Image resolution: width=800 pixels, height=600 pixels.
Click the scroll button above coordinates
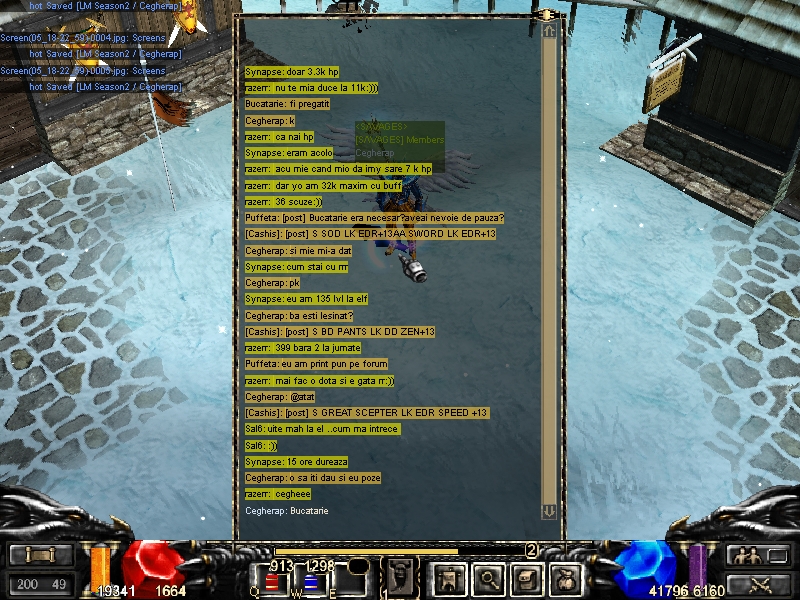(x=41, y=555)
